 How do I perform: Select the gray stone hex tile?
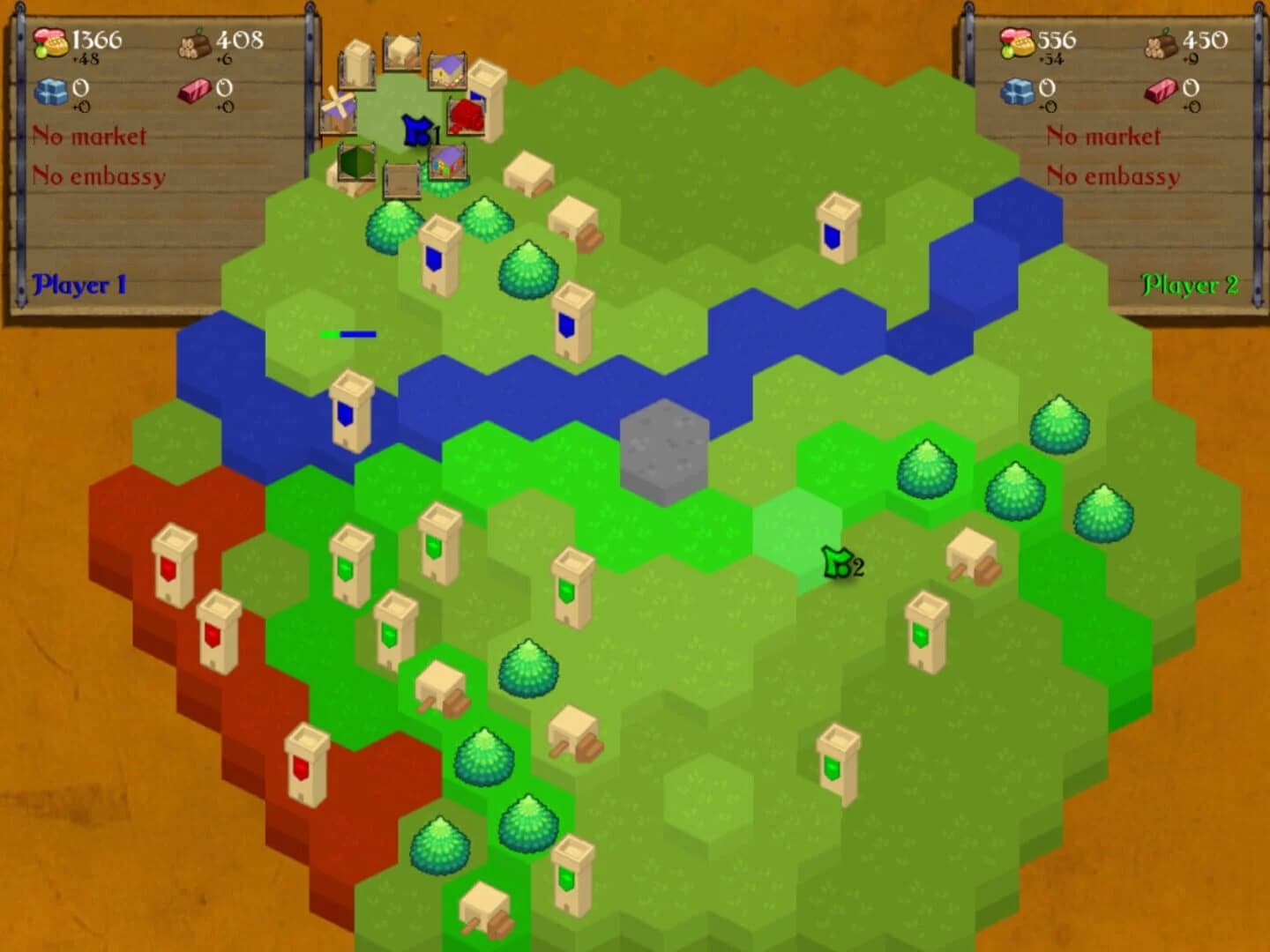664,445
